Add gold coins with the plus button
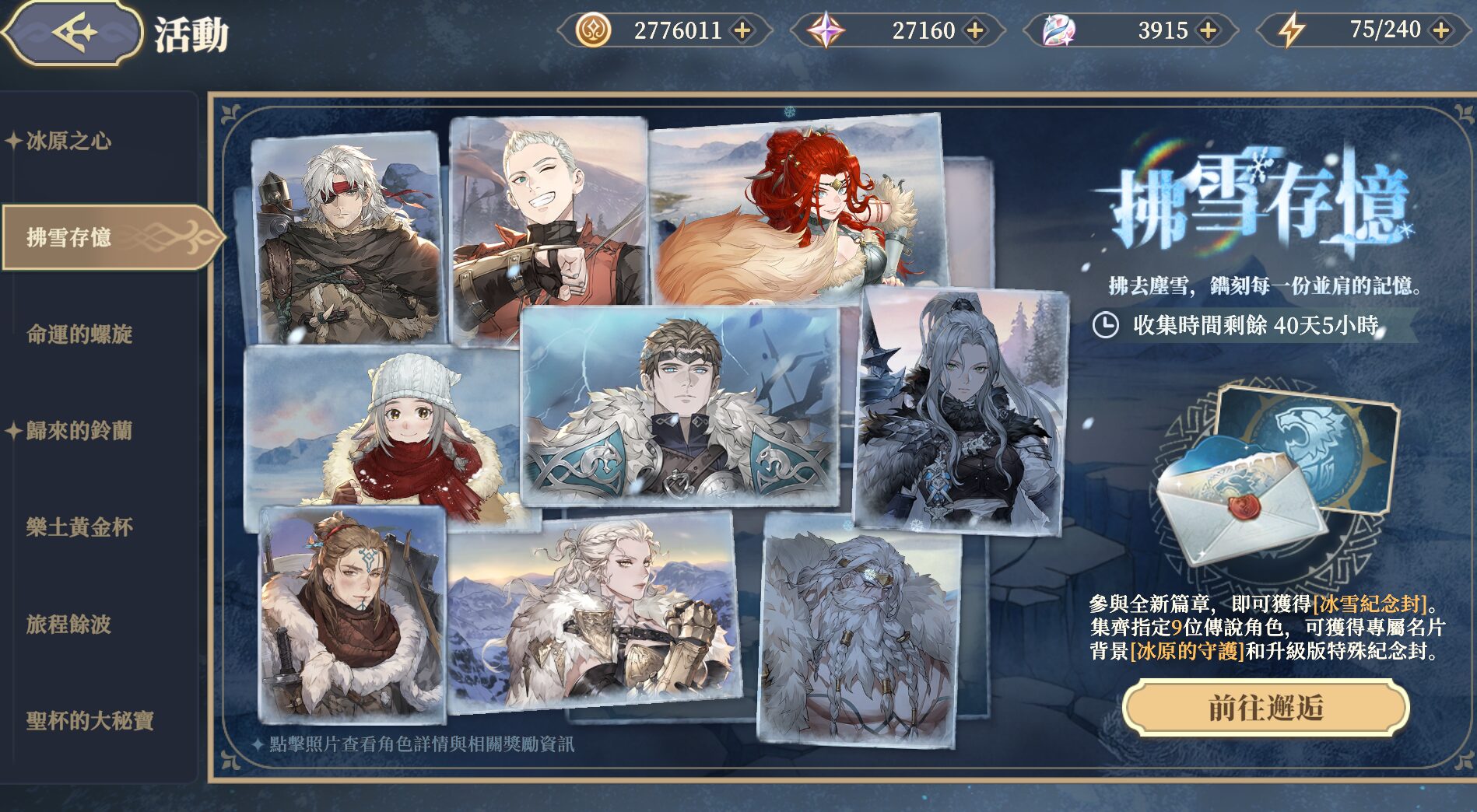 [742, 31]
